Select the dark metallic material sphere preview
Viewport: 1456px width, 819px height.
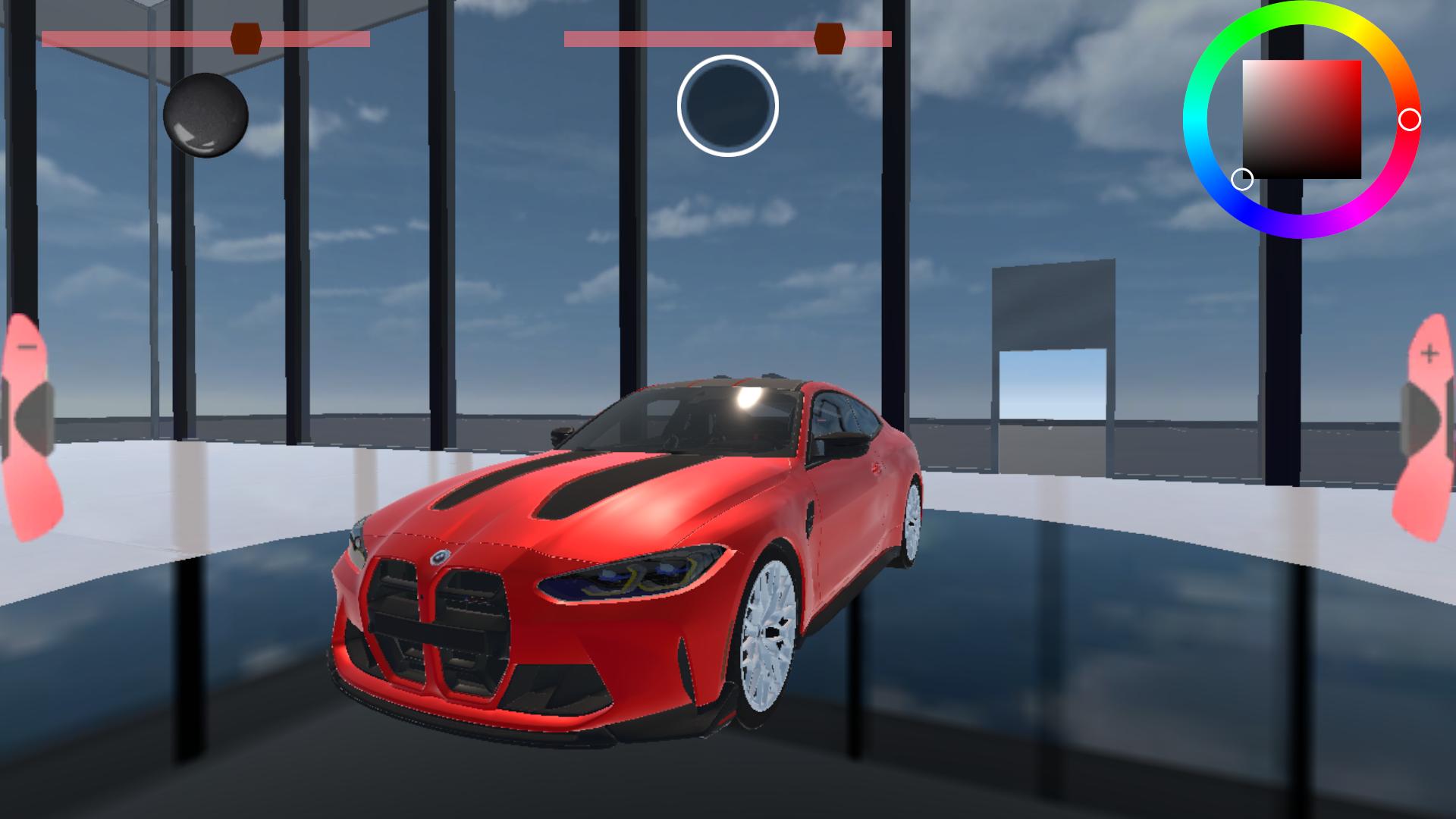coord(203,114)
